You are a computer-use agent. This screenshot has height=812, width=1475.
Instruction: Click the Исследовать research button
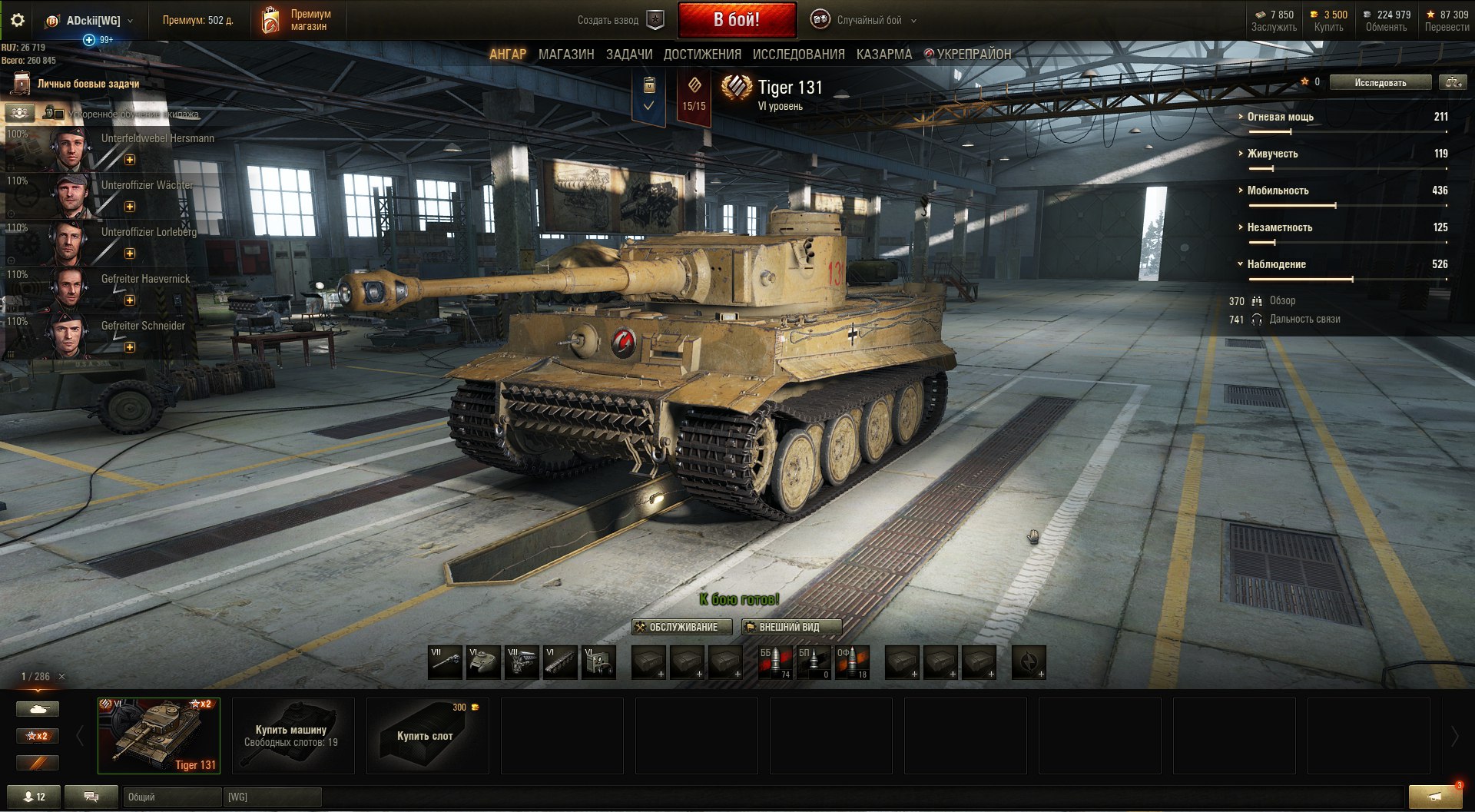tap(1380, 83)
